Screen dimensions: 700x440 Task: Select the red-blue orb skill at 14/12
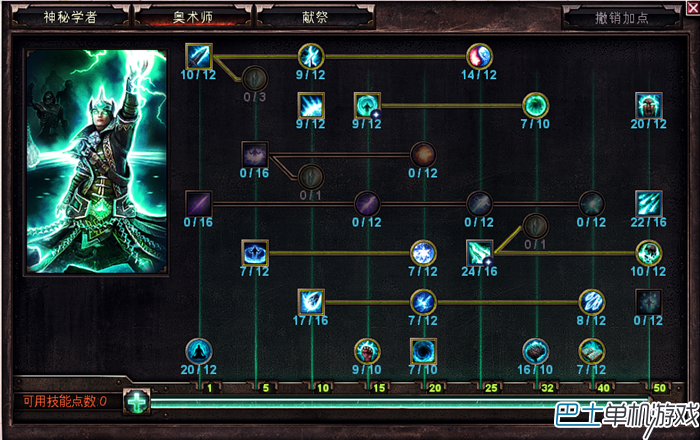point(480,56)
